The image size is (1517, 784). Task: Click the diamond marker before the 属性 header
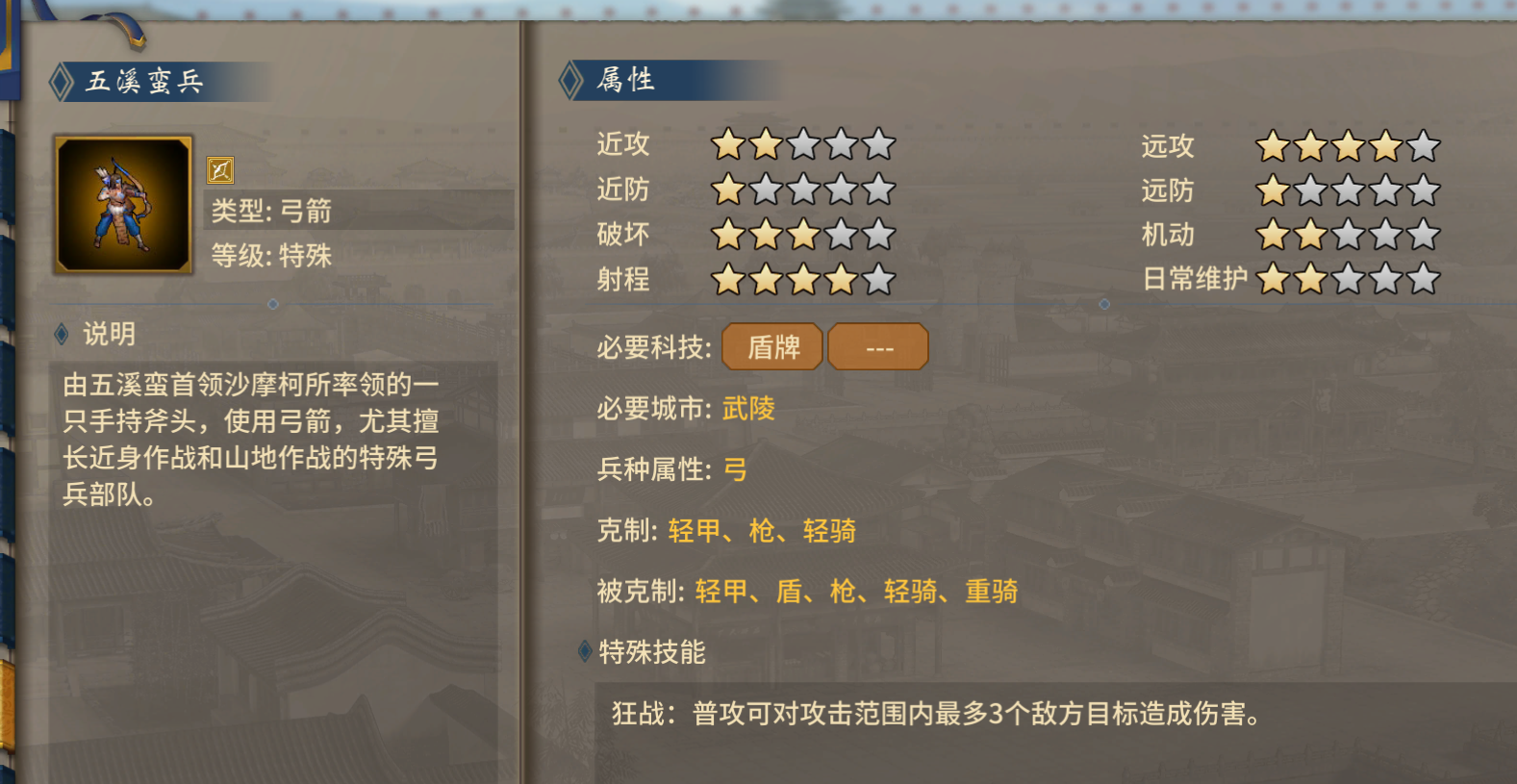[x=569, y=81]
